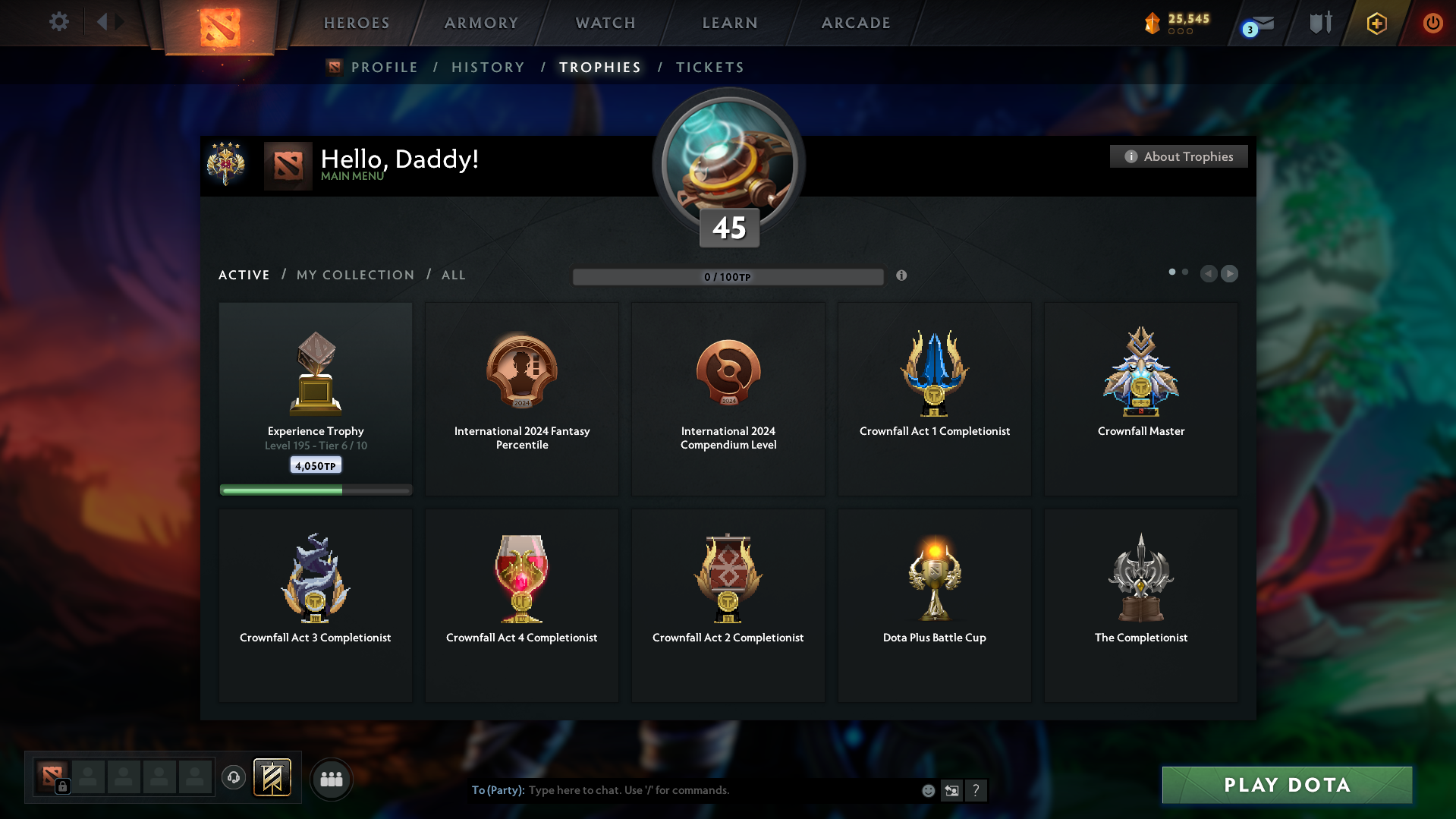Image resolution: width=1456 pixels, height=819 pixels.
Task: Open the settings gear
Action: point(59,22)
